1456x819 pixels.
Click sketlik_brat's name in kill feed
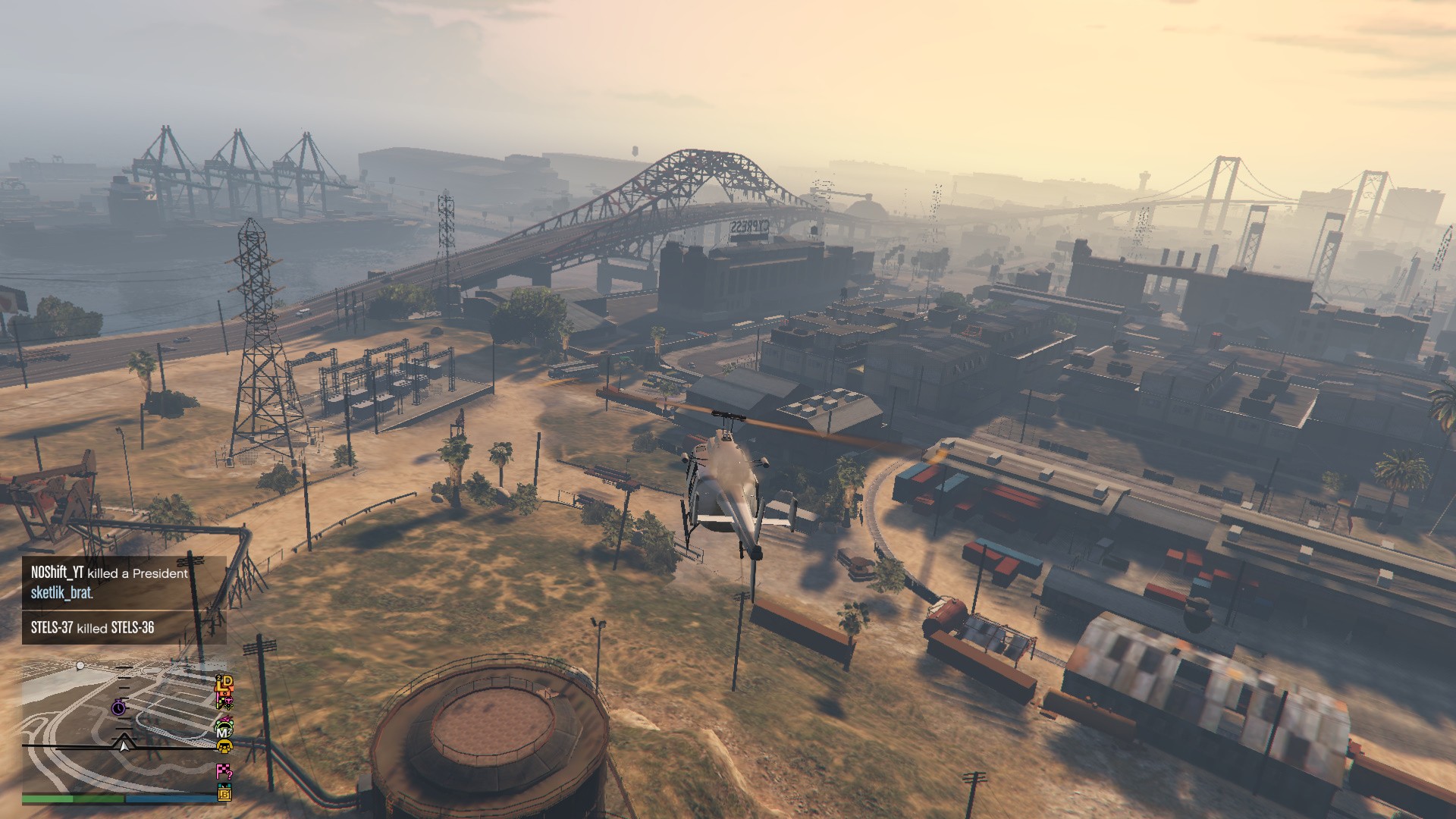62,593
